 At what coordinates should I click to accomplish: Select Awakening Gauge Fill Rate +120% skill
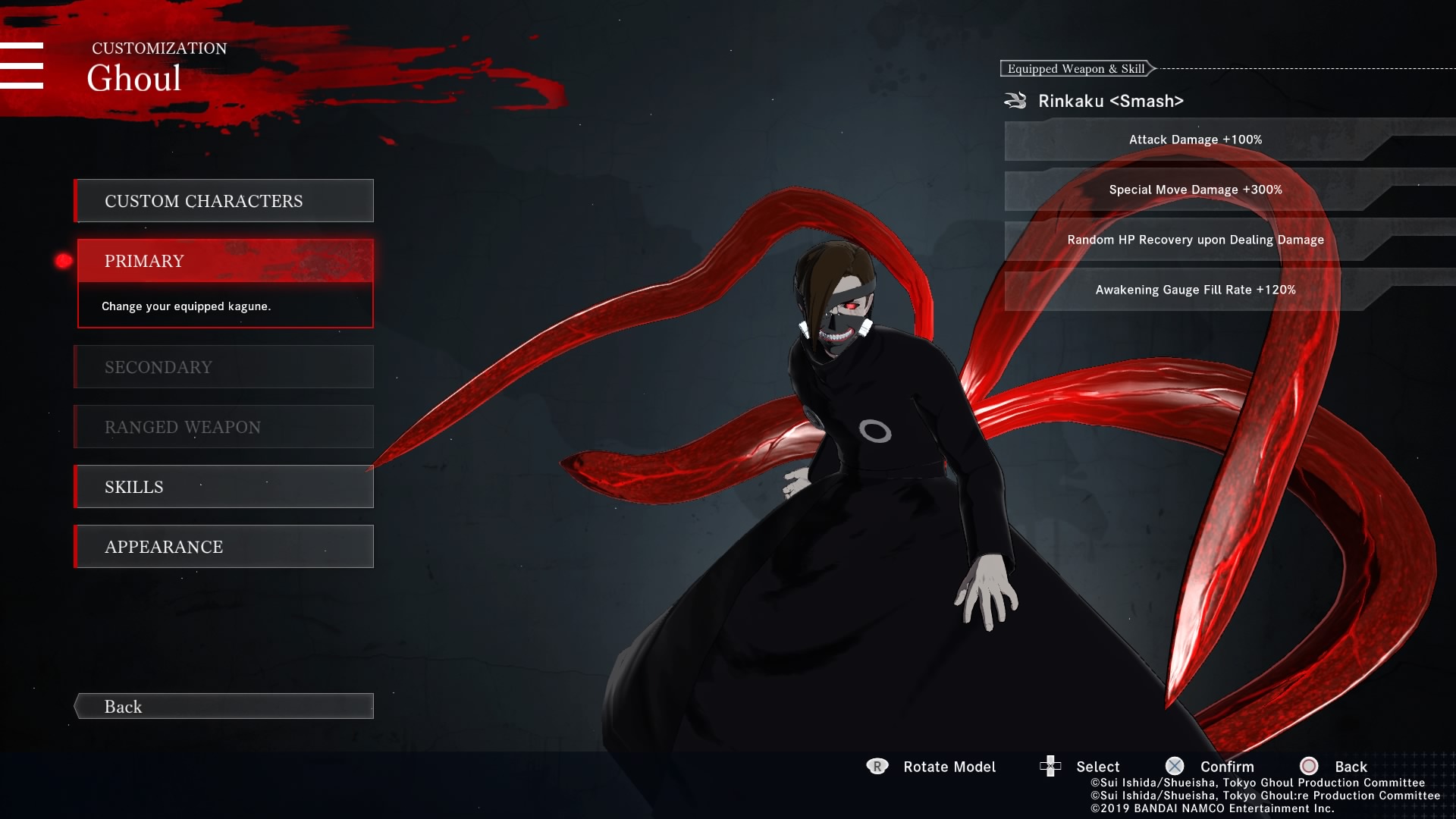pyautogui.click(x=1195, y=290)
